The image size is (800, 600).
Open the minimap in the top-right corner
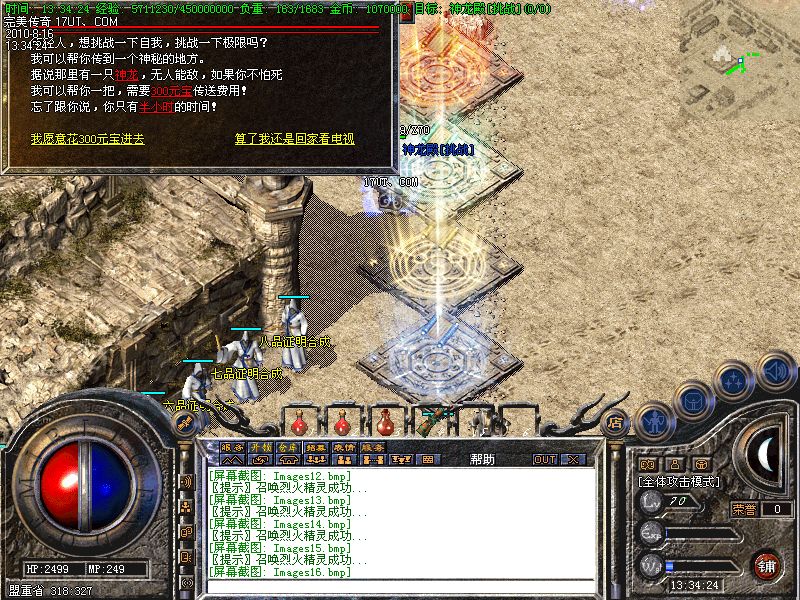(740, 62)
